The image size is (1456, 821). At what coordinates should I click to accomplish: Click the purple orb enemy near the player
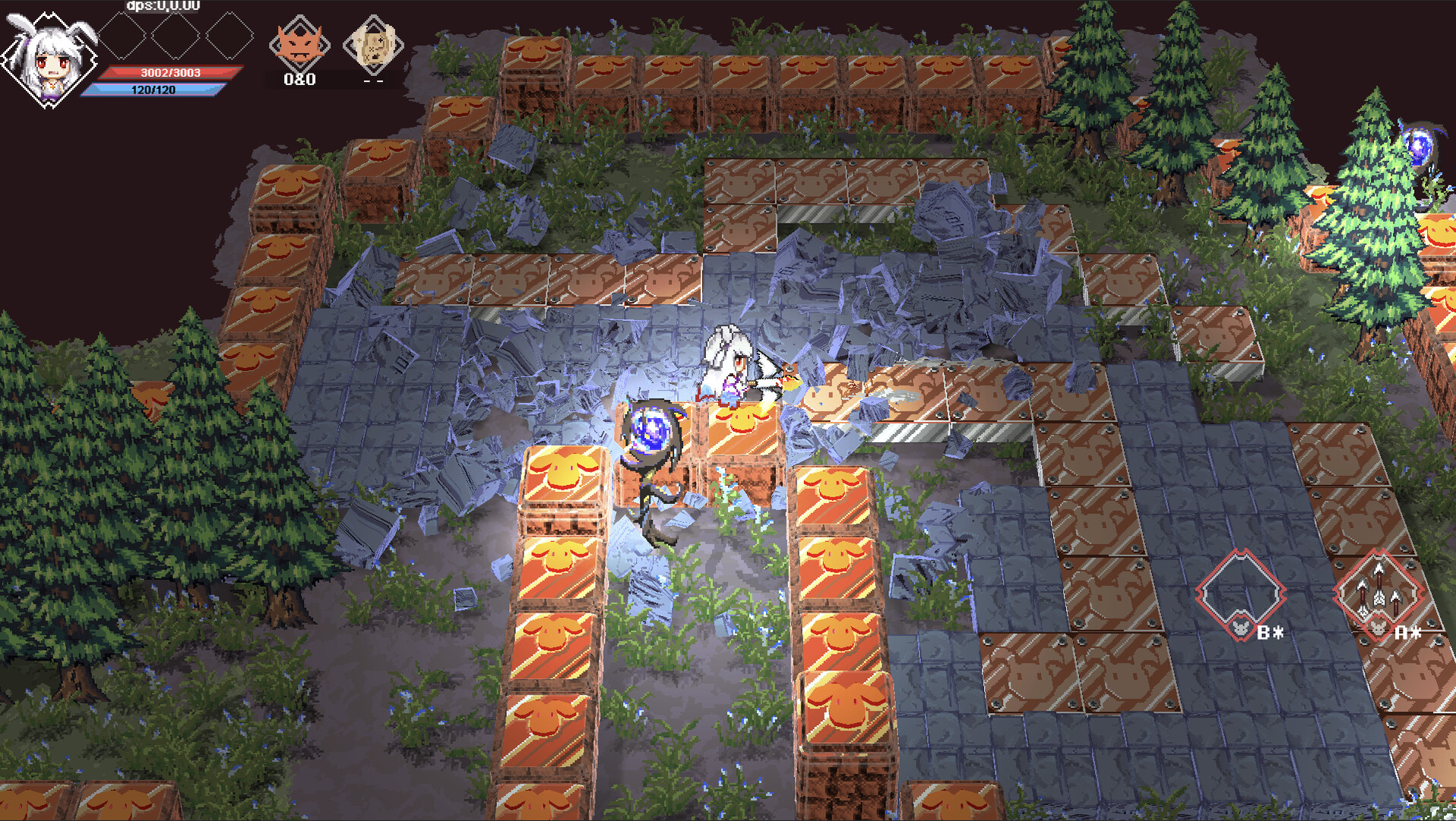tap(650, 426)
